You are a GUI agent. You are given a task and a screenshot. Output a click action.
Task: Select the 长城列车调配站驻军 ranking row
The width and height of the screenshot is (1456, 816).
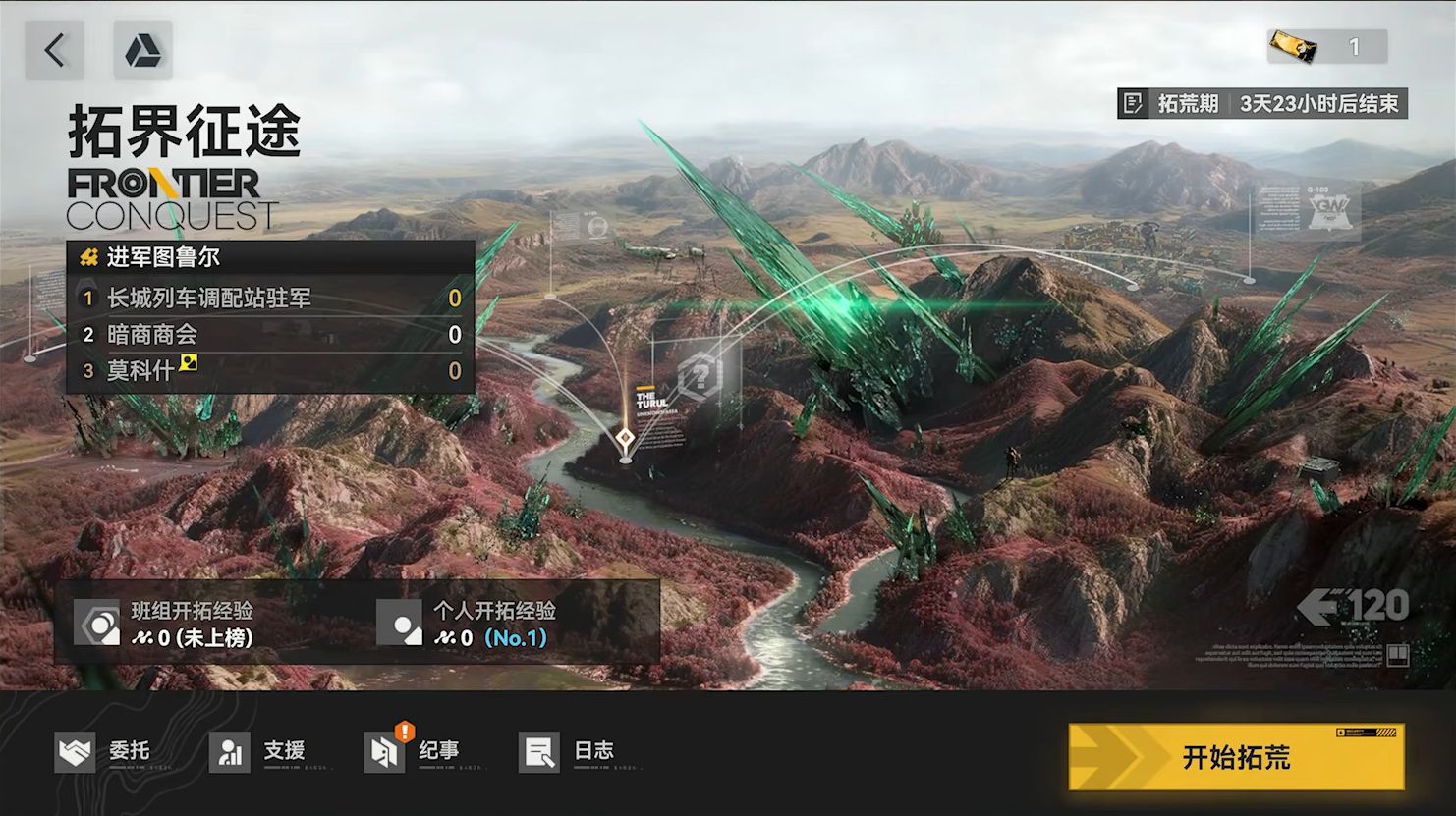pyautogui.click(x=270, y=298)
